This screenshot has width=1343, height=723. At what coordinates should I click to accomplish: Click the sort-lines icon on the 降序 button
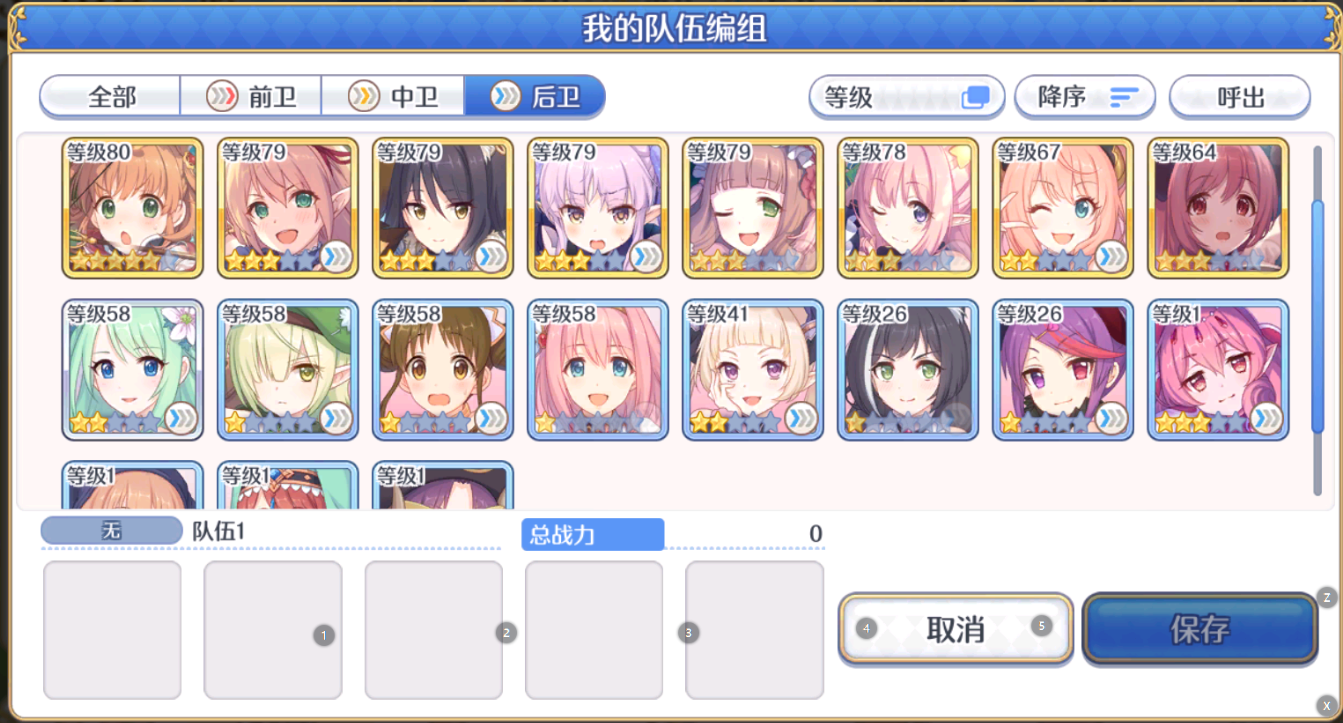(1125, 97)
